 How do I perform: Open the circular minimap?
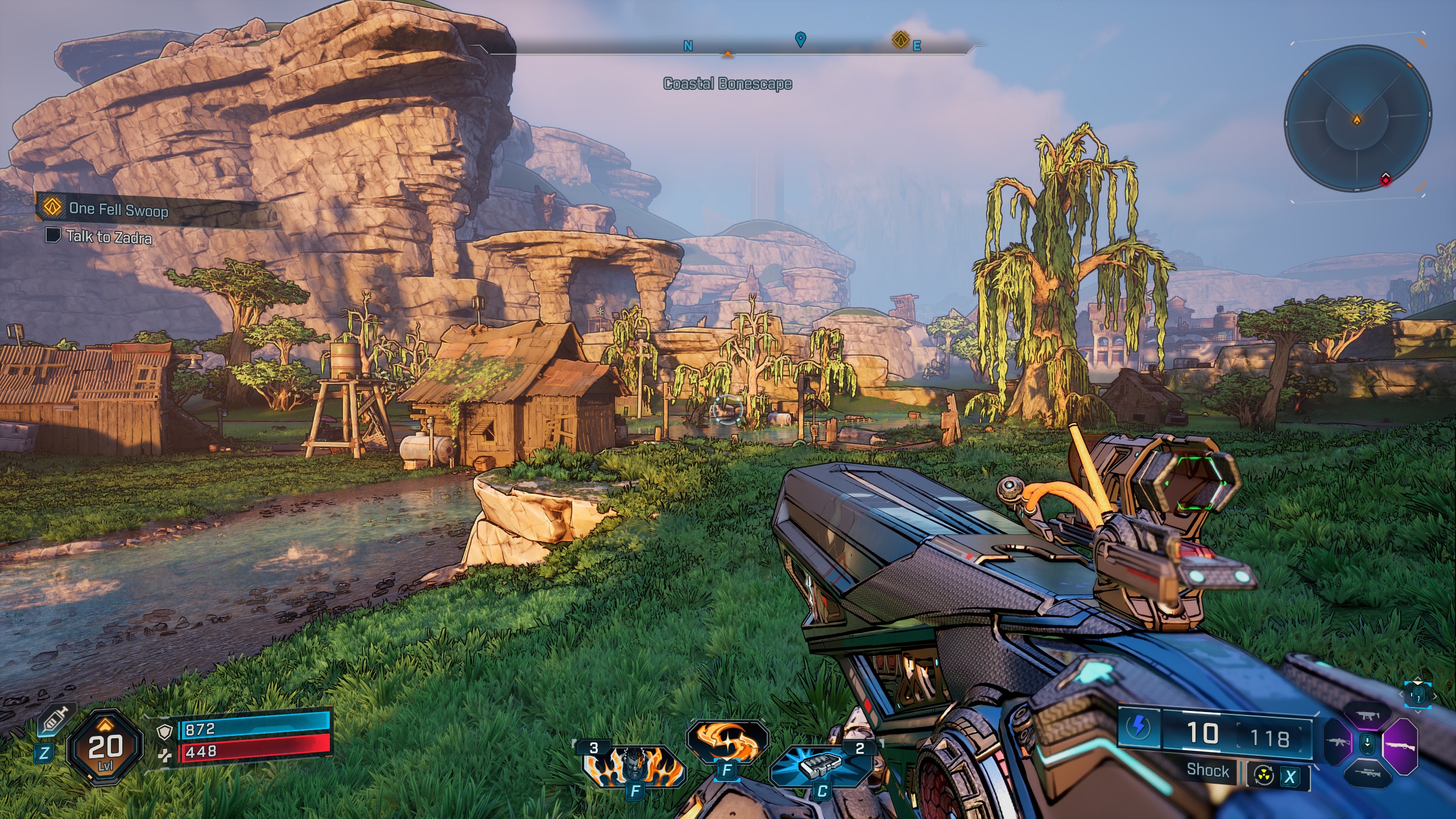1358,119
